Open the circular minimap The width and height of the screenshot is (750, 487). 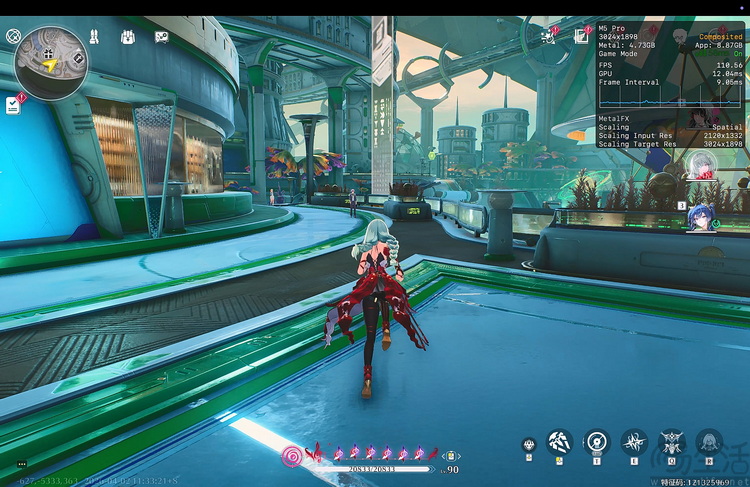(51, 63)
